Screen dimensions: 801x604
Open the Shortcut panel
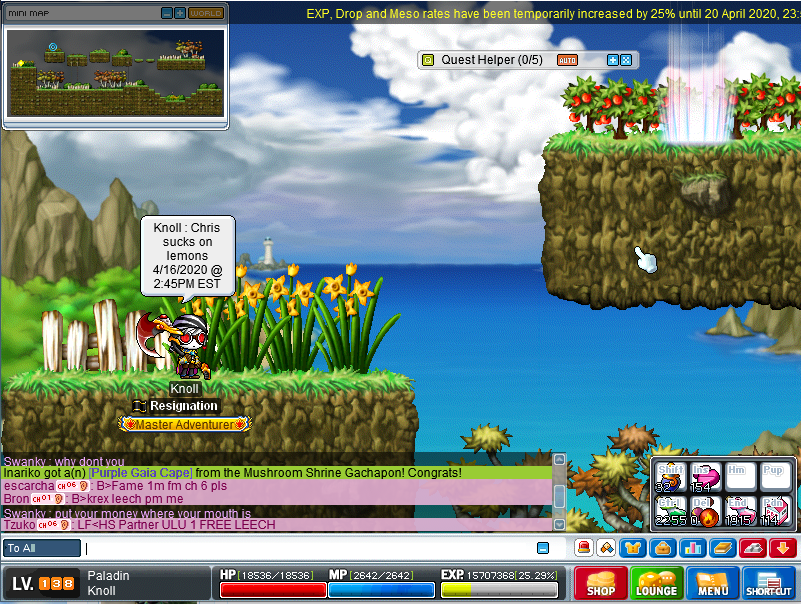[x=769, y=582]
